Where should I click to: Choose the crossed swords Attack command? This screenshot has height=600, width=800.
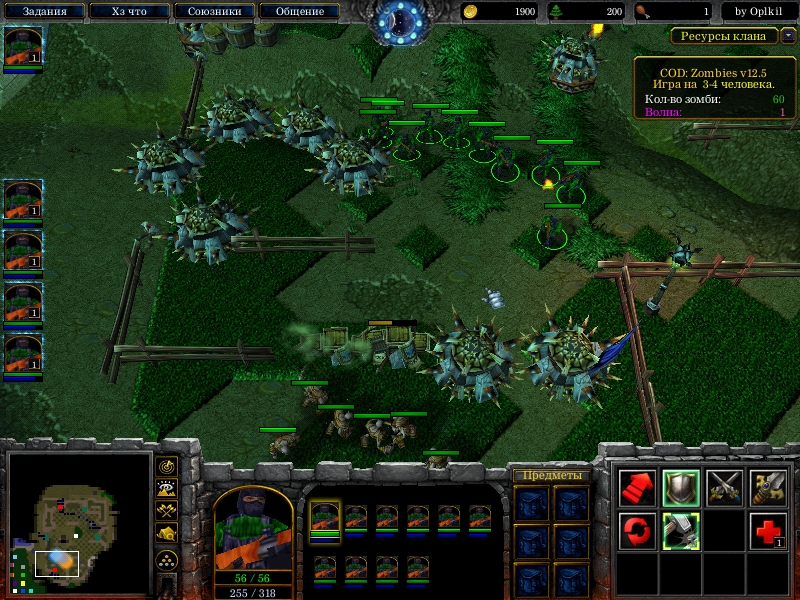725,487
